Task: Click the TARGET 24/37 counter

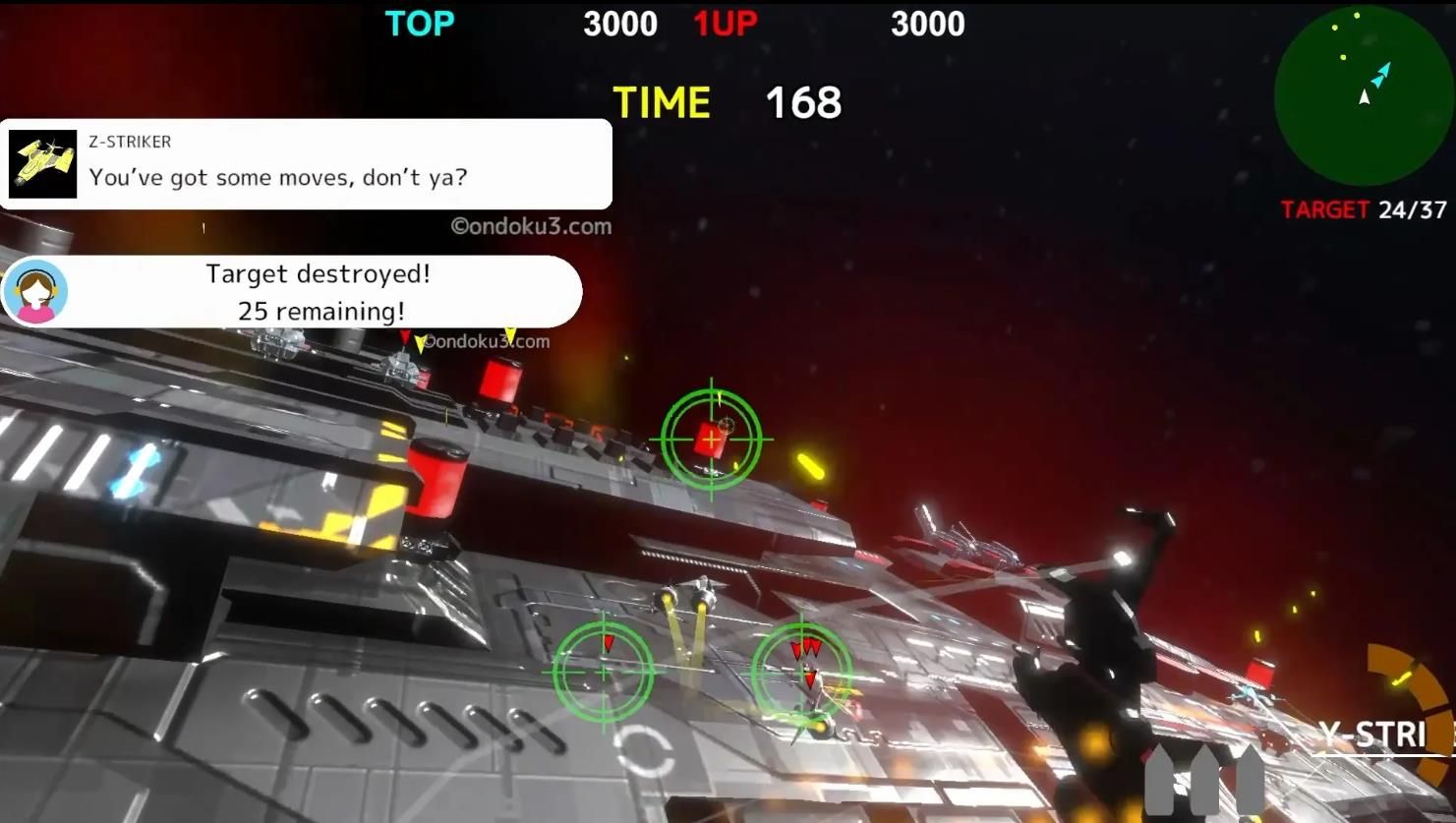Action: click(x=1362, y=209)
